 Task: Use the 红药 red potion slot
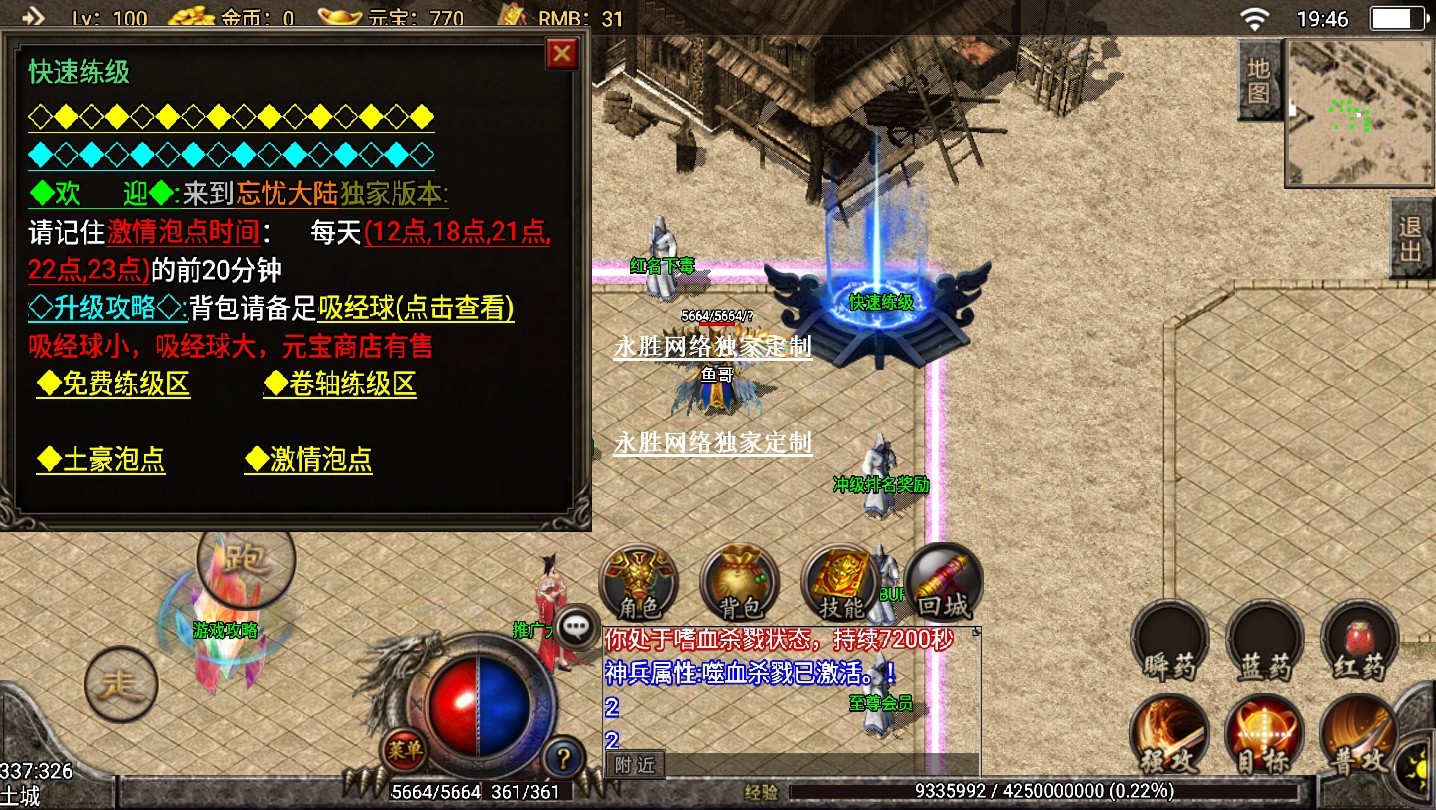point(1359,640)
